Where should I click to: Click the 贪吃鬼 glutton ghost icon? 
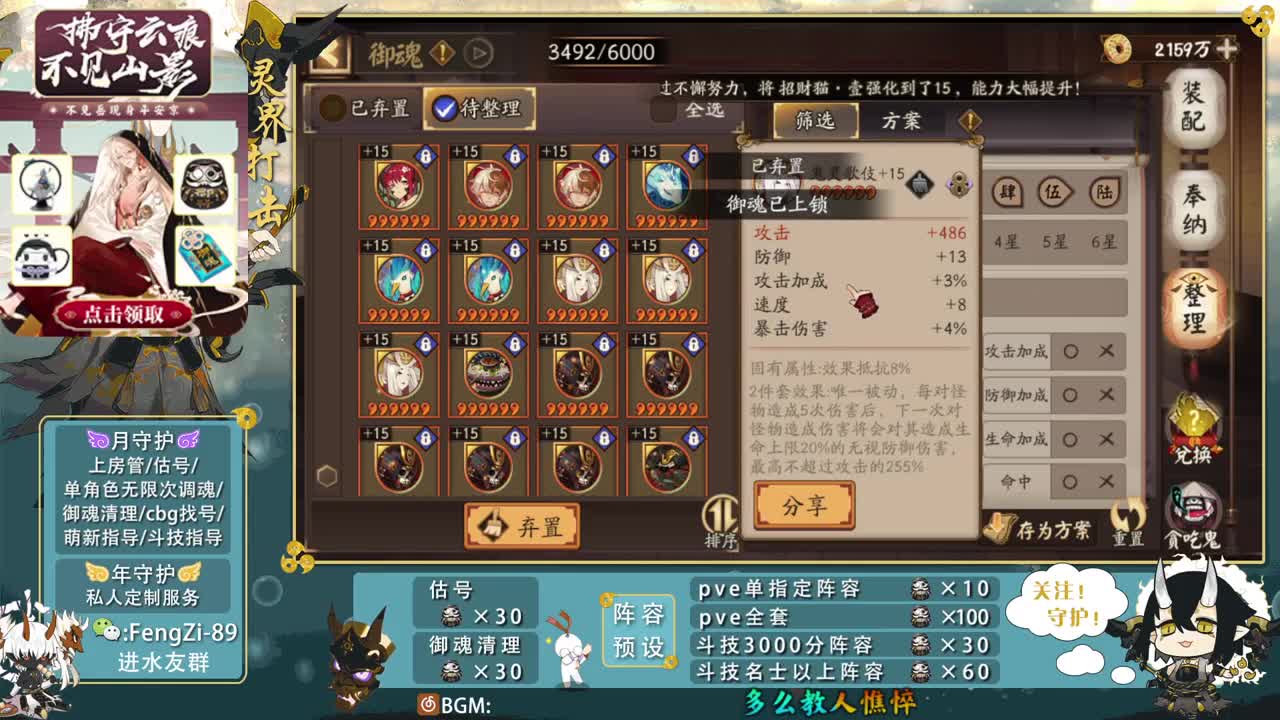coord(1193,505)
